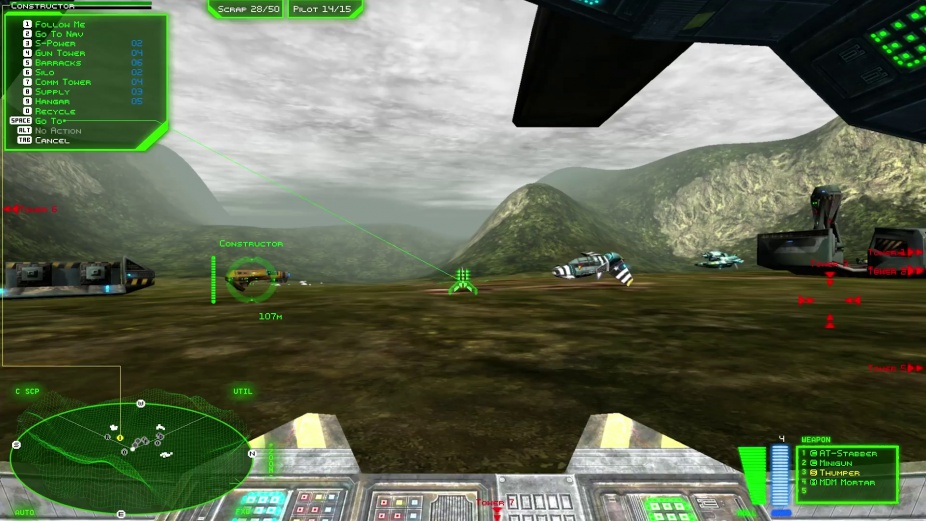Select the AT-Stabber weapon

848,454
